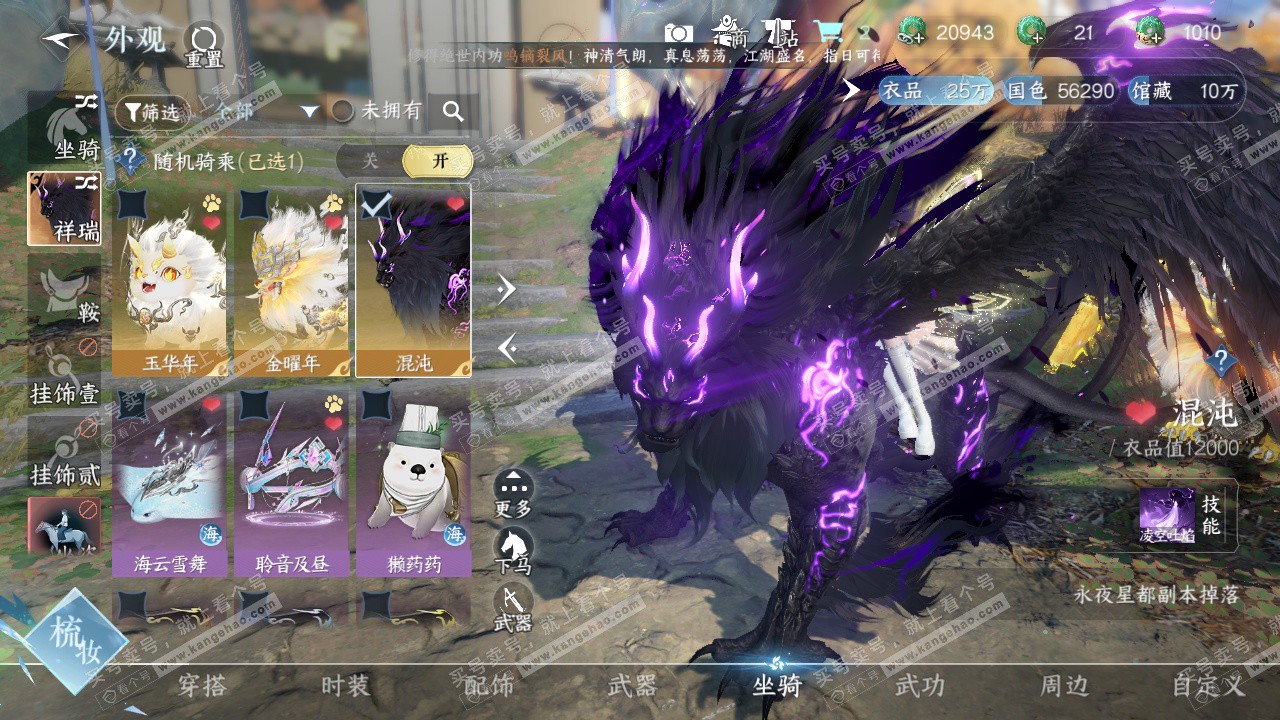Open the magnifier search button
This screenshot has height=720, width=1280.
[x=453, y=112]
